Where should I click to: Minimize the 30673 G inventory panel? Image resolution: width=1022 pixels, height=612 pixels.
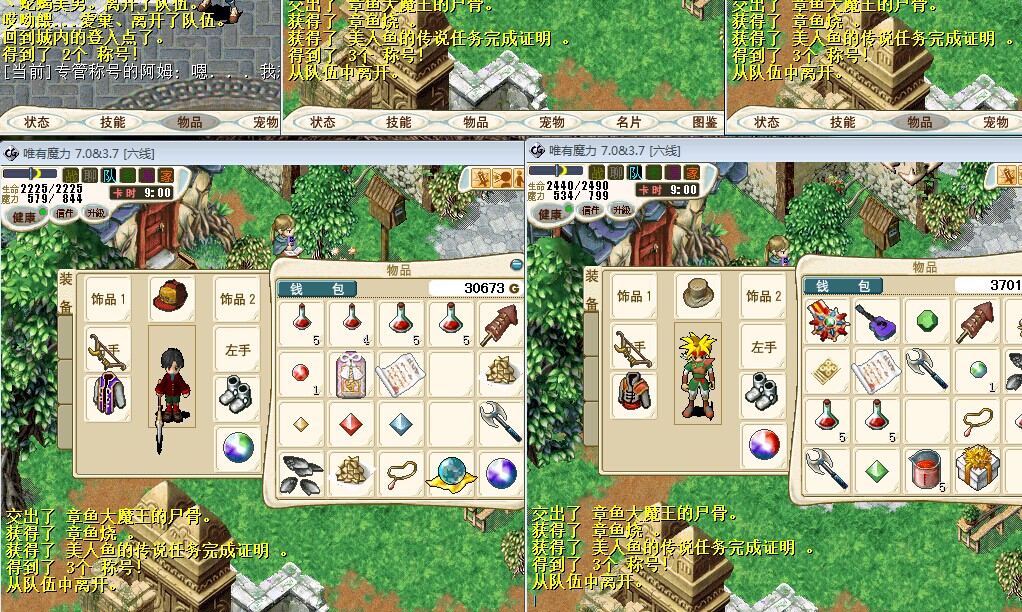pos(517,265)
